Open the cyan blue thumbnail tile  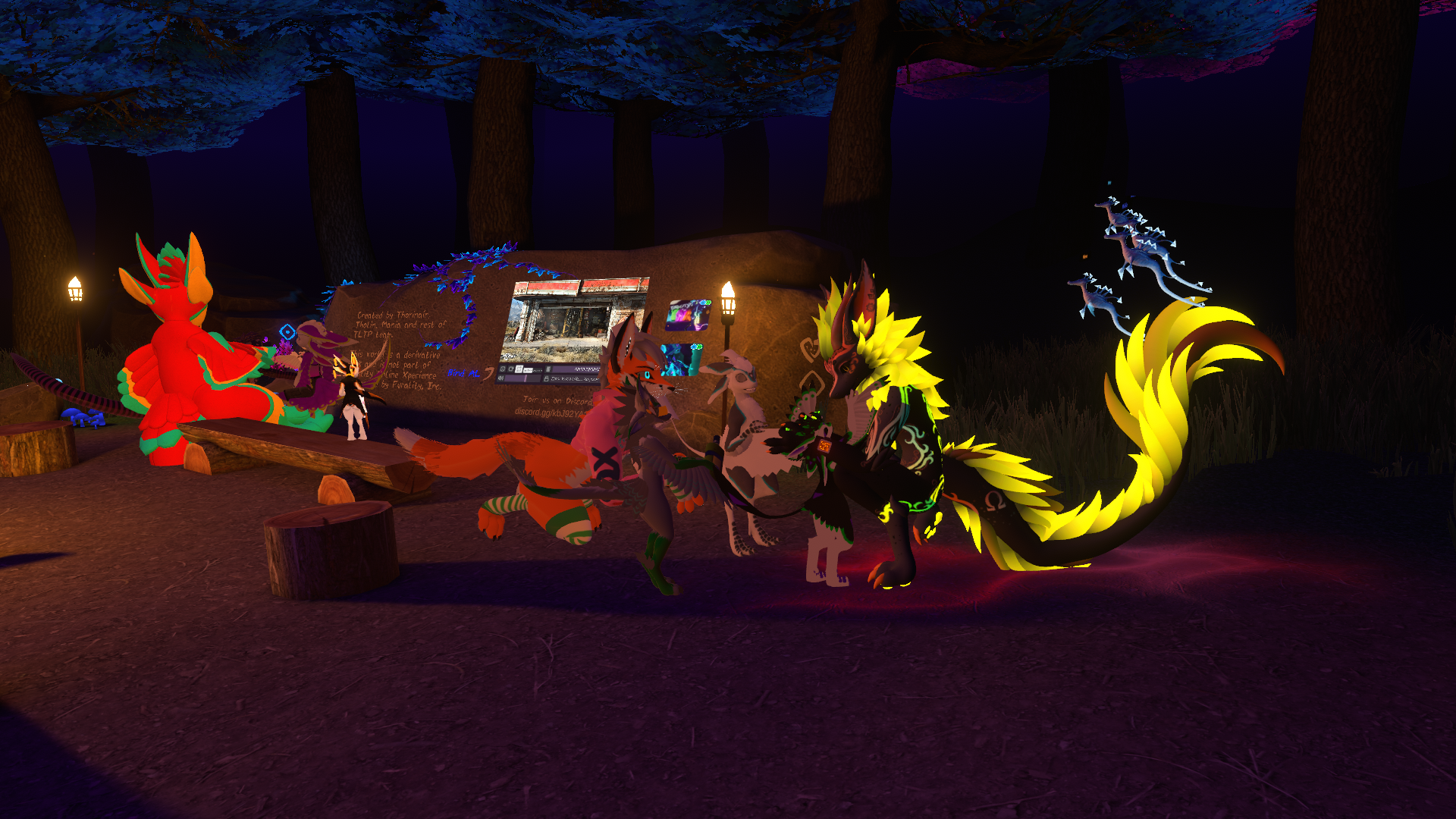tap(680, 359)
